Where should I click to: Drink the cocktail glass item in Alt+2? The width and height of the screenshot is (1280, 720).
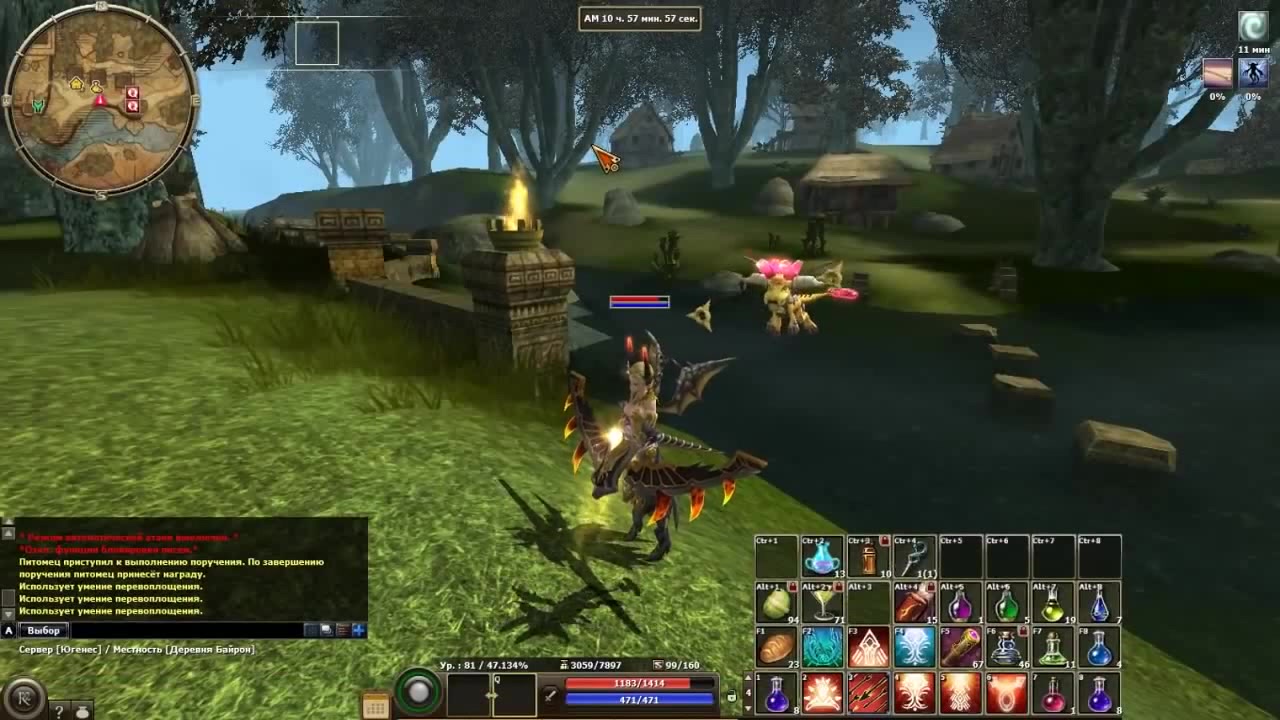(822, 603)
